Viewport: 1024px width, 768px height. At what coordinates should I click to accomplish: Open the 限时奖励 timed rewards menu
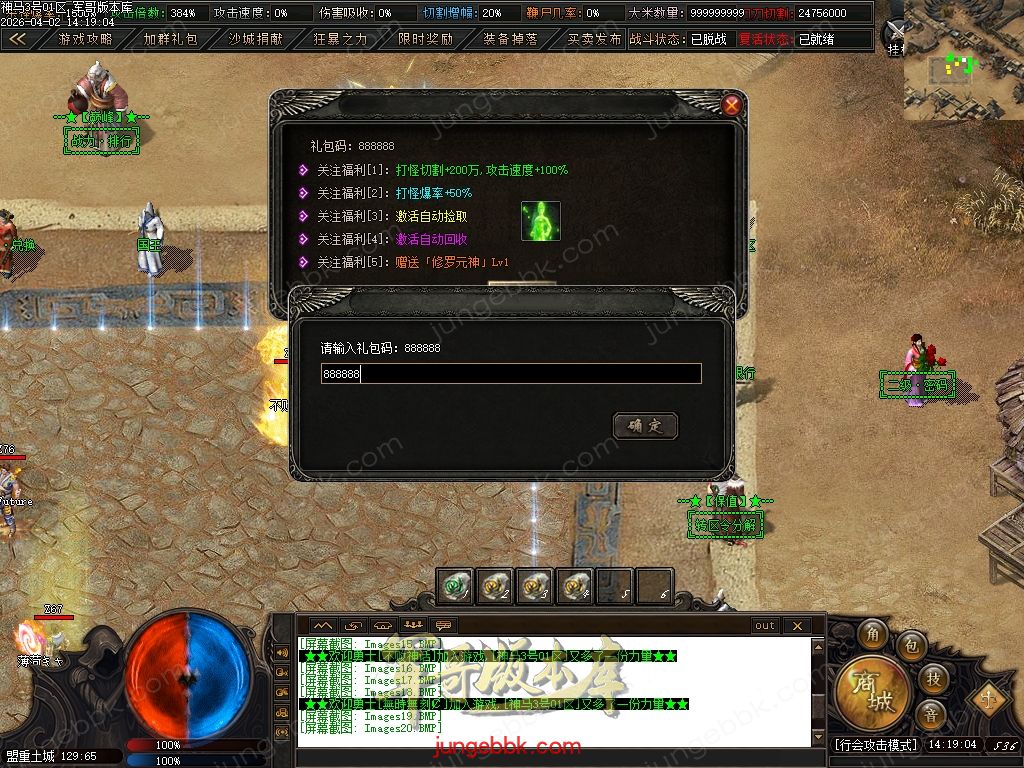pyautogui.click(x=425, y=39)
